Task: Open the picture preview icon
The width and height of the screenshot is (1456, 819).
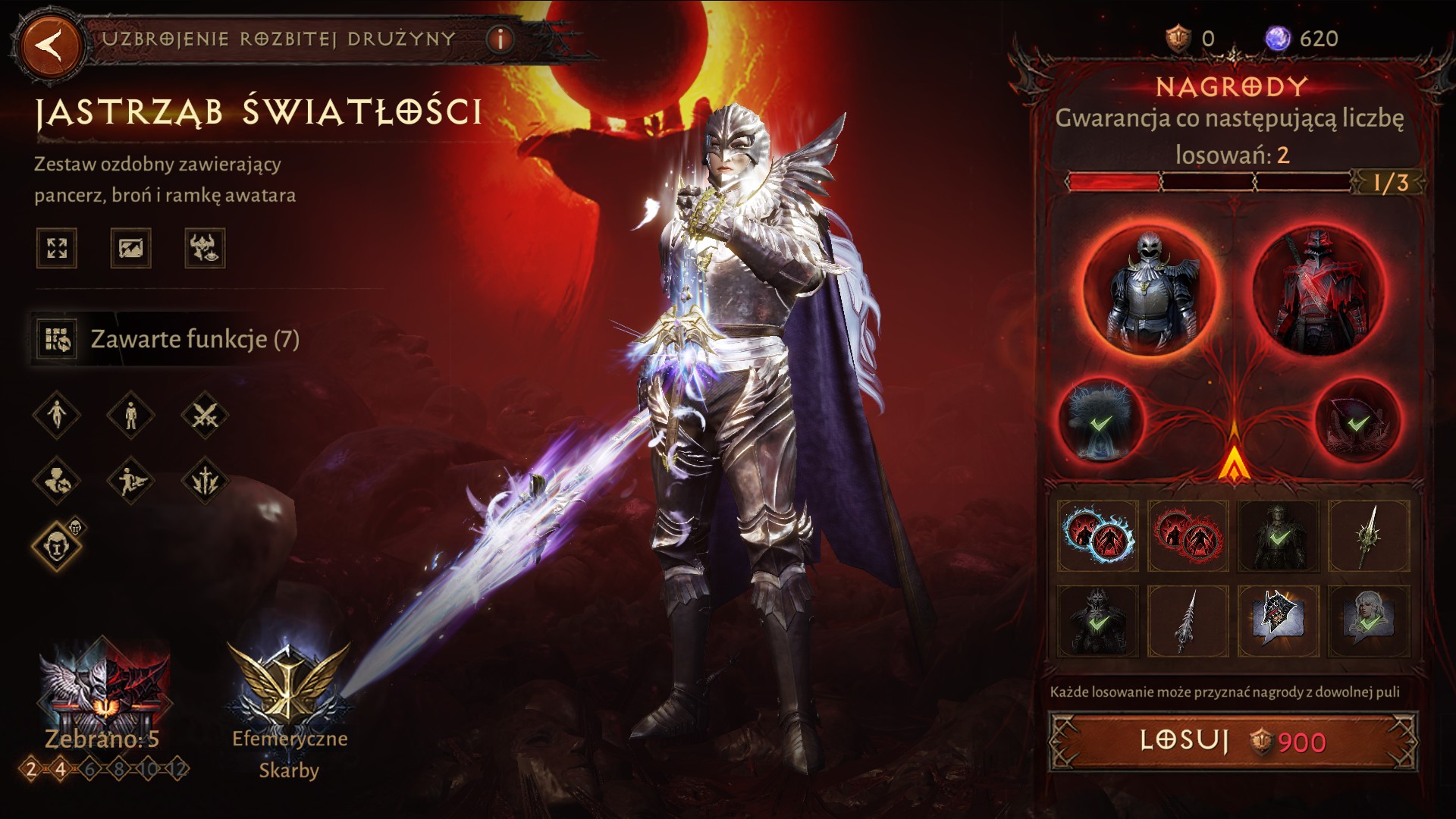Action: pyautogui.click(x=130, y=248)
